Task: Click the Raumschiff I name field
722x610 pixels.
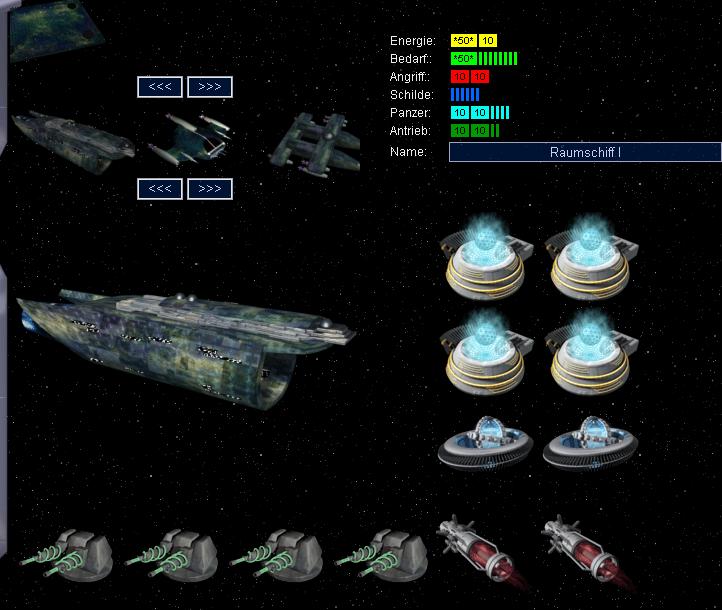Action: coord(585,152)
